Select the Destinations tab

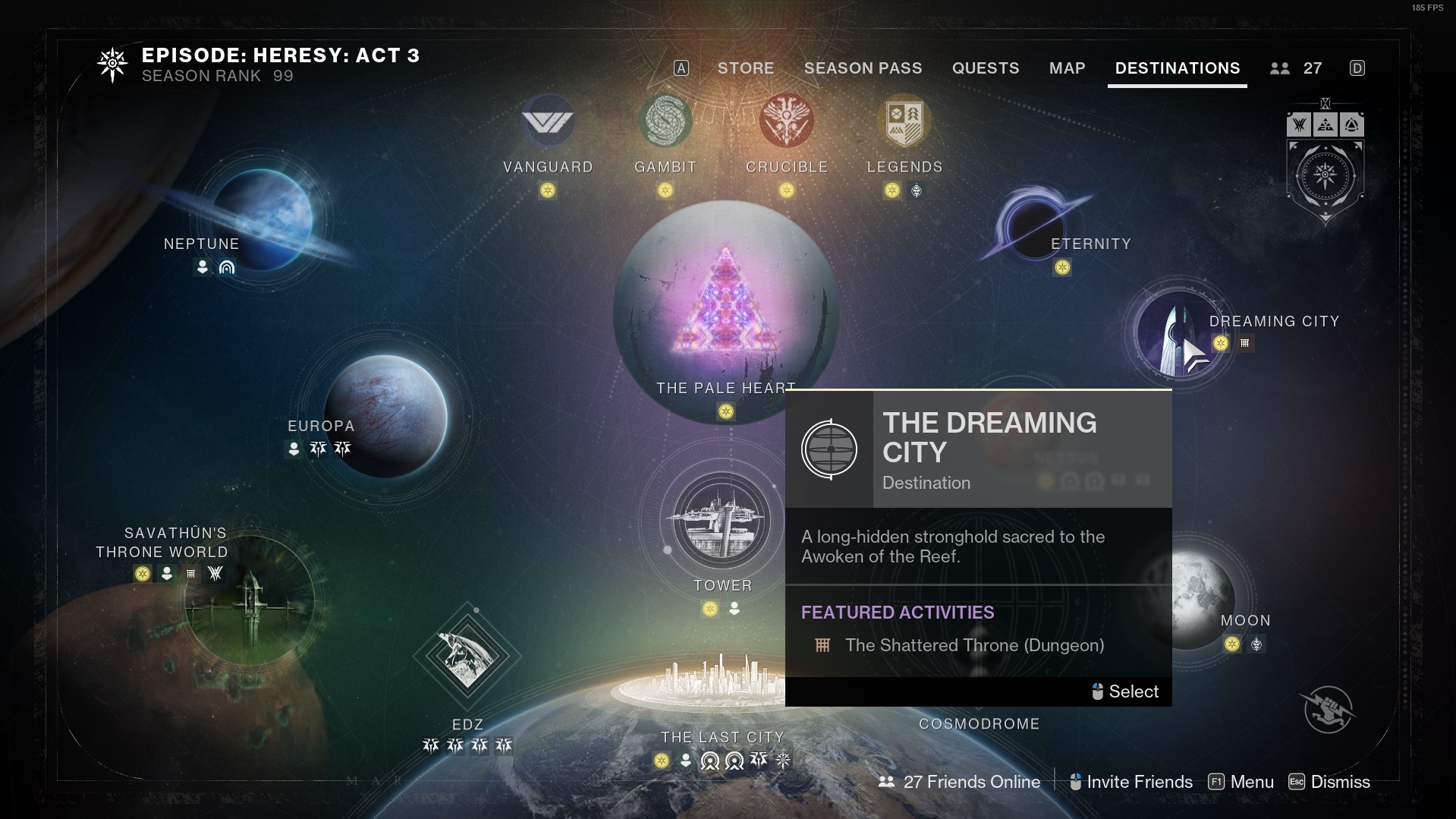[x=1177, y=68]
